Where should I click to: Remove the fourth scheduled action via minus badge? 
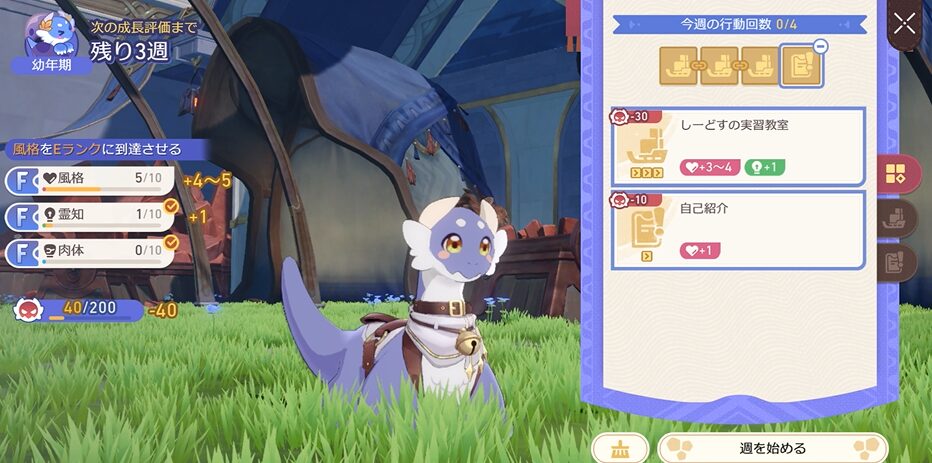820,46
